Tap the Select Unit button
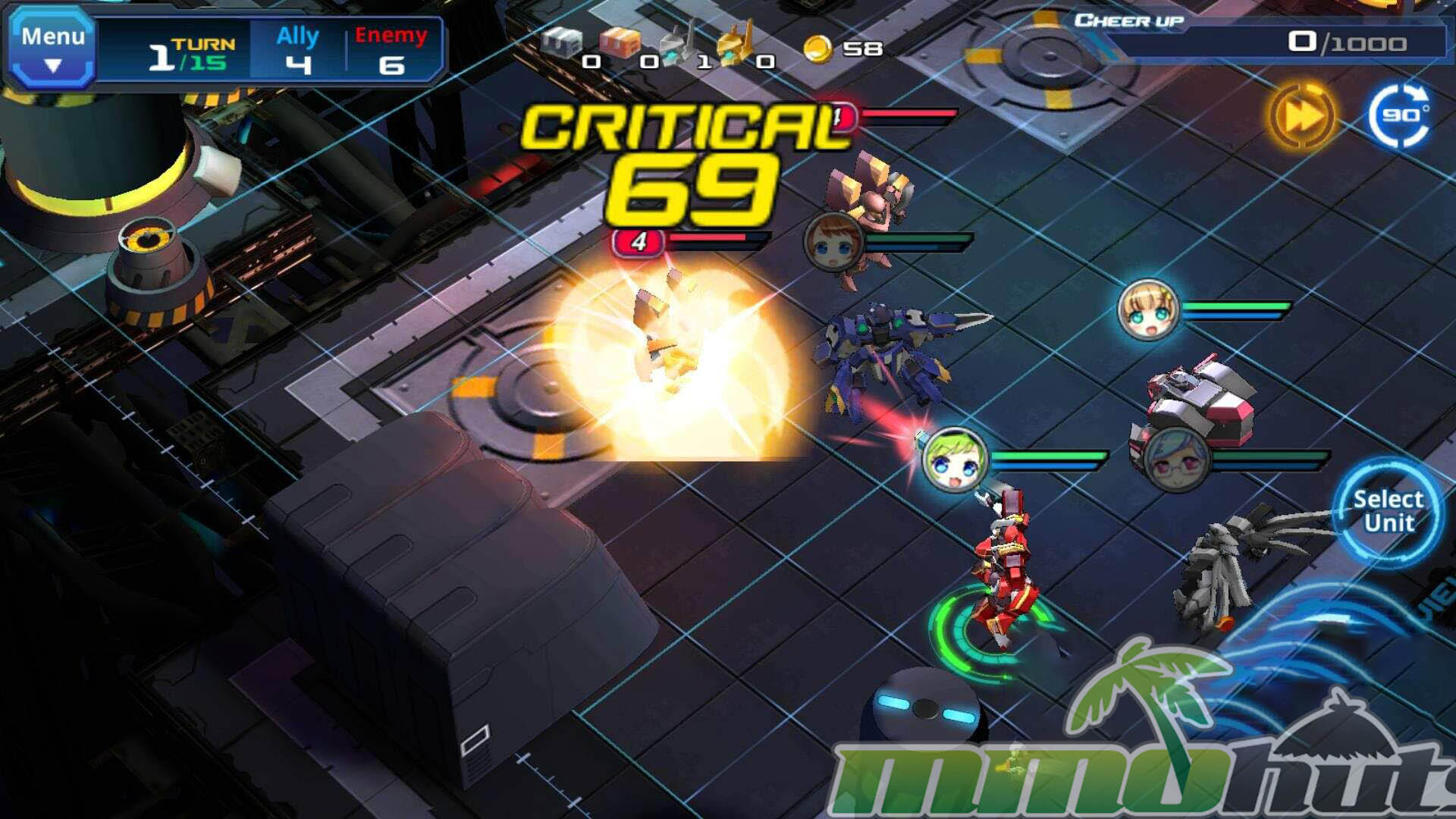This screenshot has width=1456, height=819. pos(1388,511)
